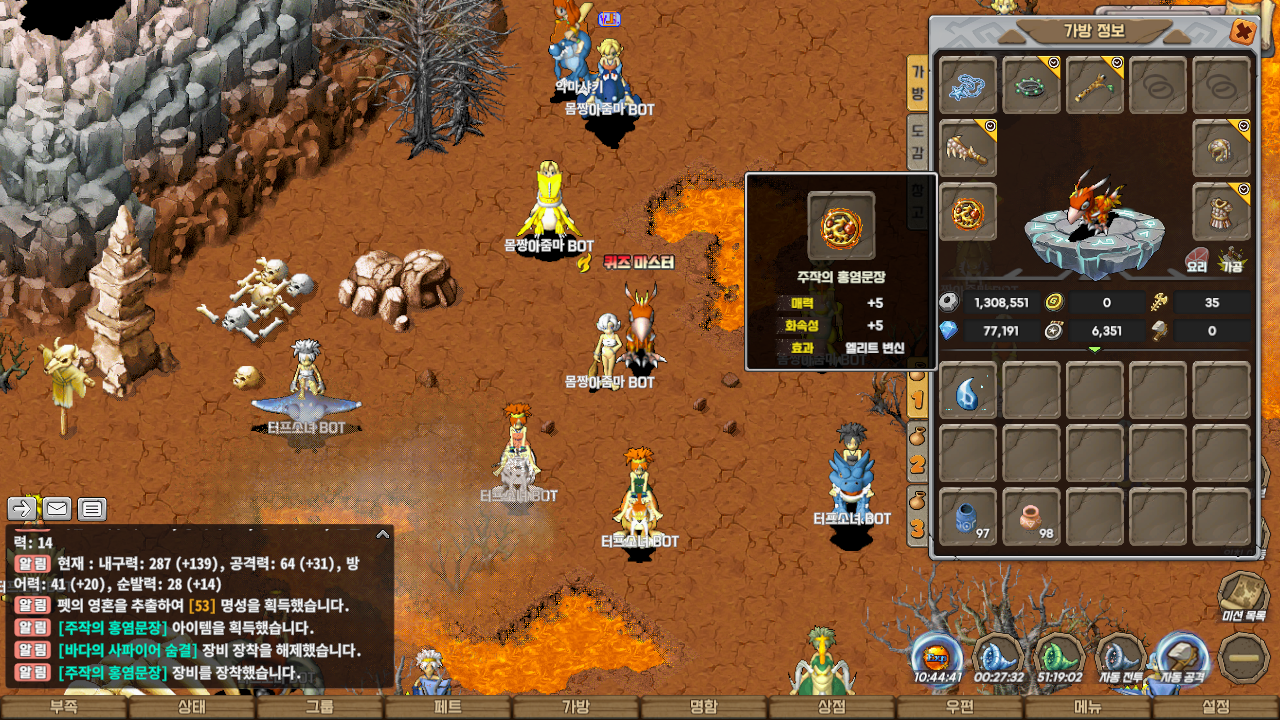Open the 페트 pet menu
1280x720 pixels.
click(447, 707)
